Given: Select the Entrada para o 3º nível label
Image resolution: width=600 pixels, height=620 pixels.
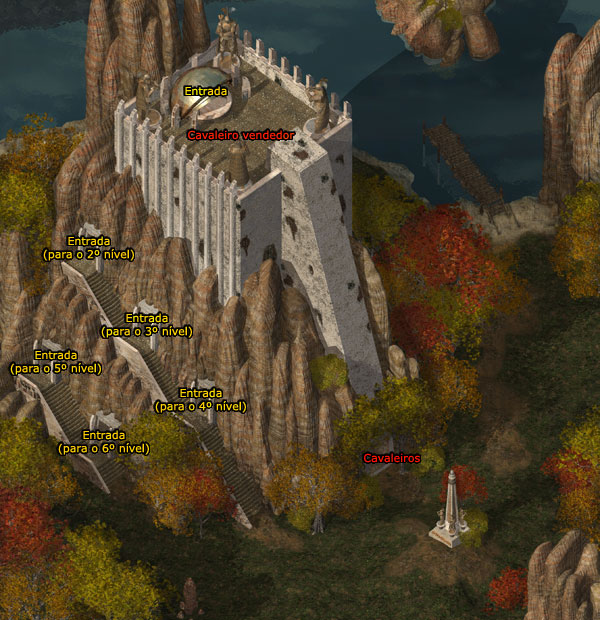Looking at the screenshot, I should pos(147,324).
